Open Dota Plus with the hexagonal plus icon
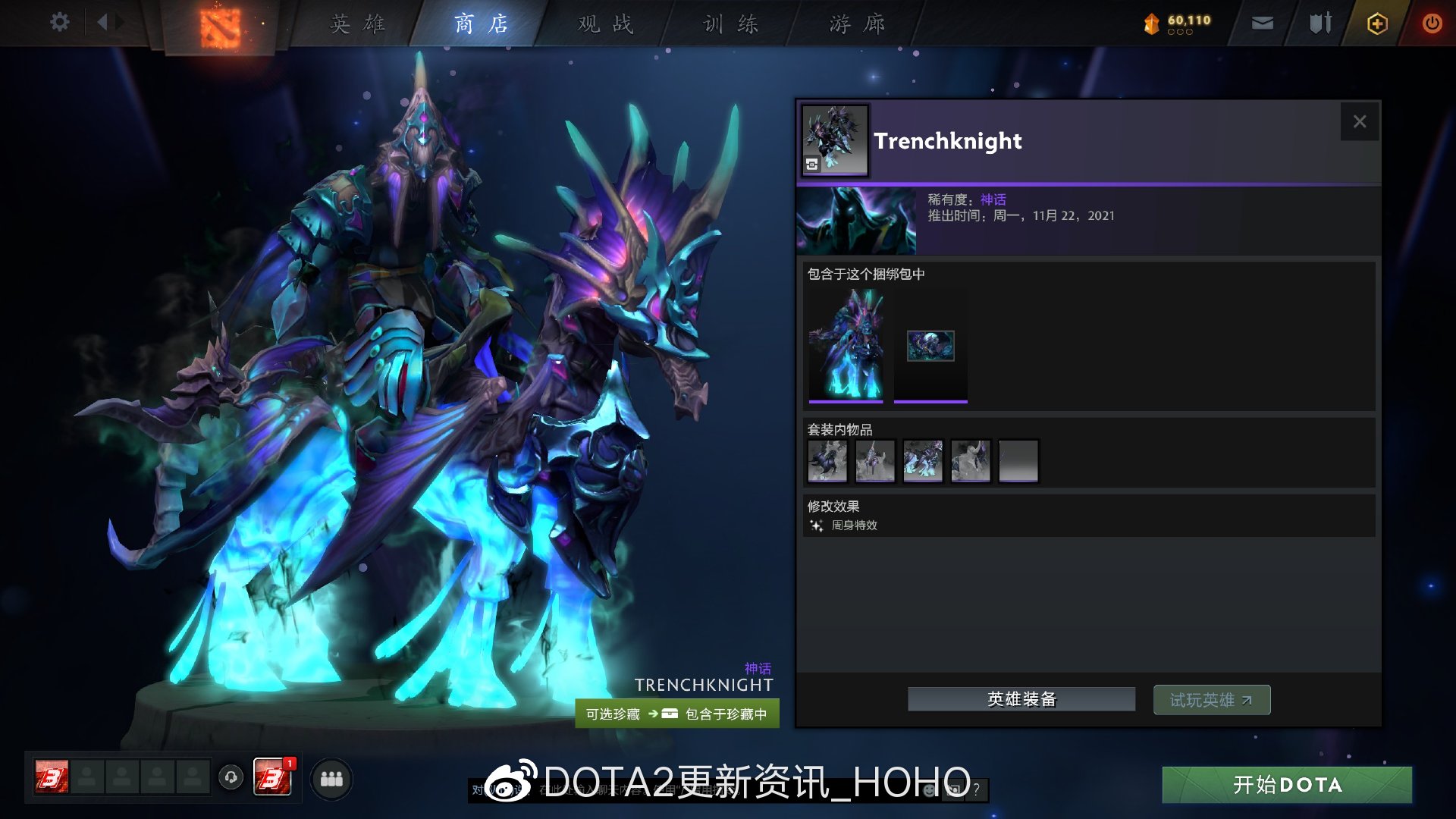The height and width of the screenshot is (819, 1456). (x=1376, y=23)
